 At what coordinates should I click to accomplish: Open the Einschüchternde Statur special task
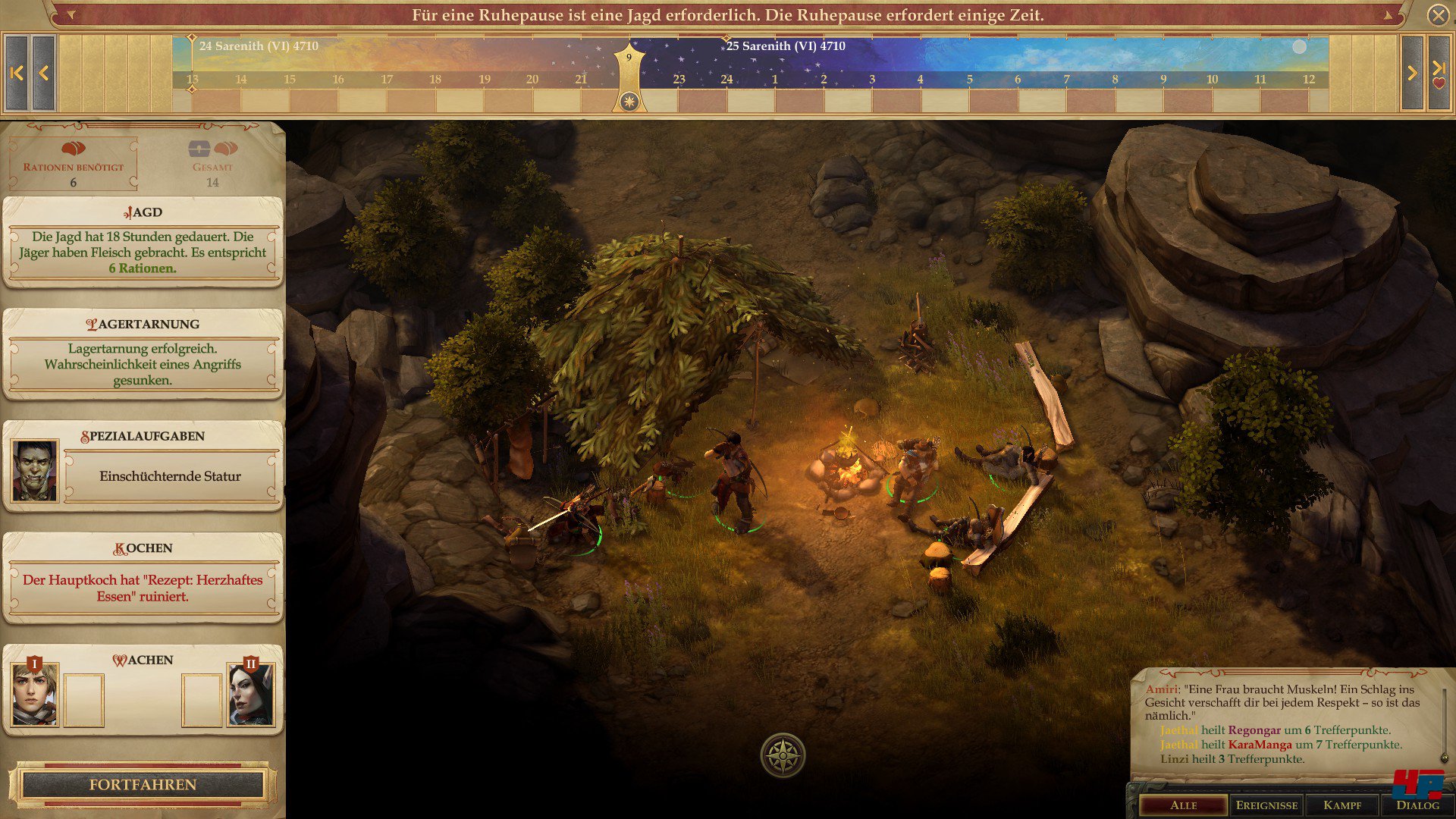[x=170, y=476]
